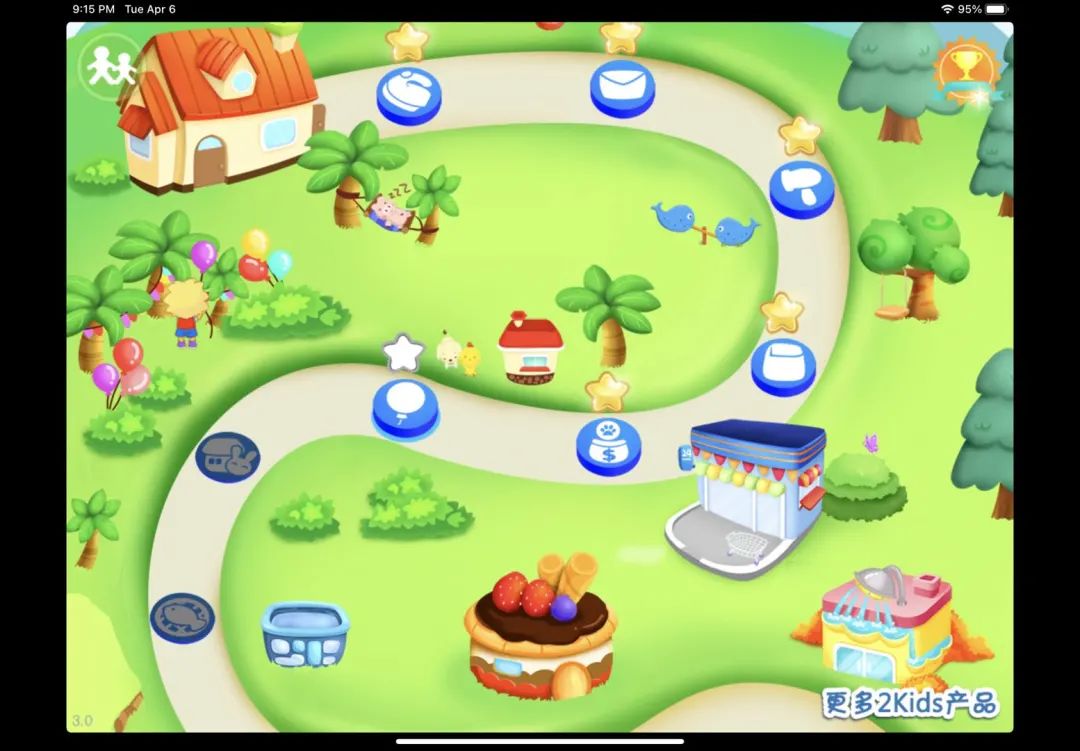Open the parents section icon
This screenshot has width=1080, height=751.
click(110, 67)
